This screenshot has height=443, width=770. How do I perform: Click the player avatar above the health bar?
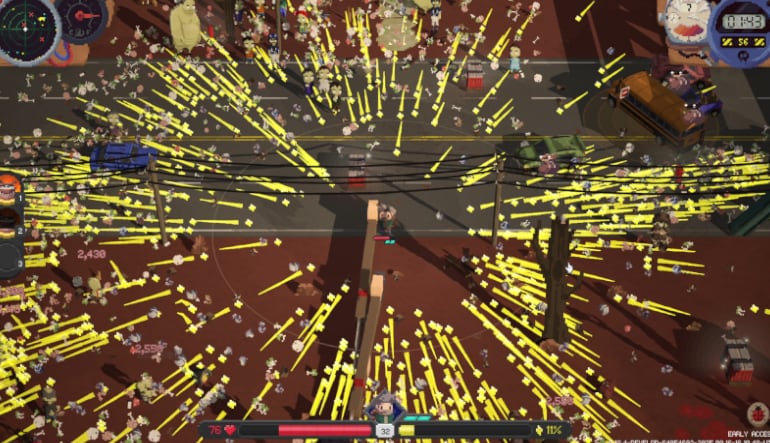(384, 409)
